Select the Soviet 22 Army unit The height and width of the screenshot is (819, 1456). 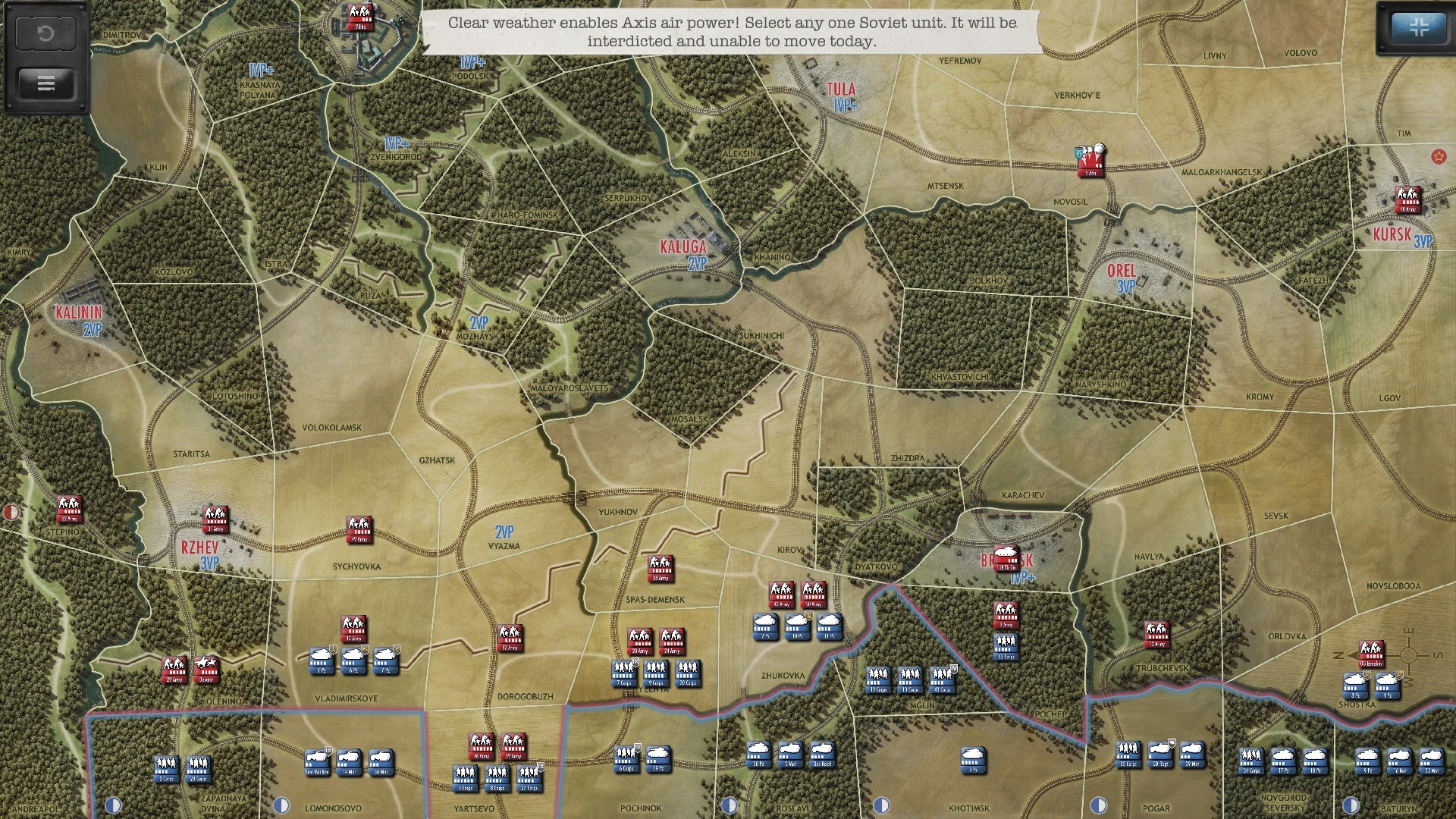pyautogui.click(x=69, y=509)
